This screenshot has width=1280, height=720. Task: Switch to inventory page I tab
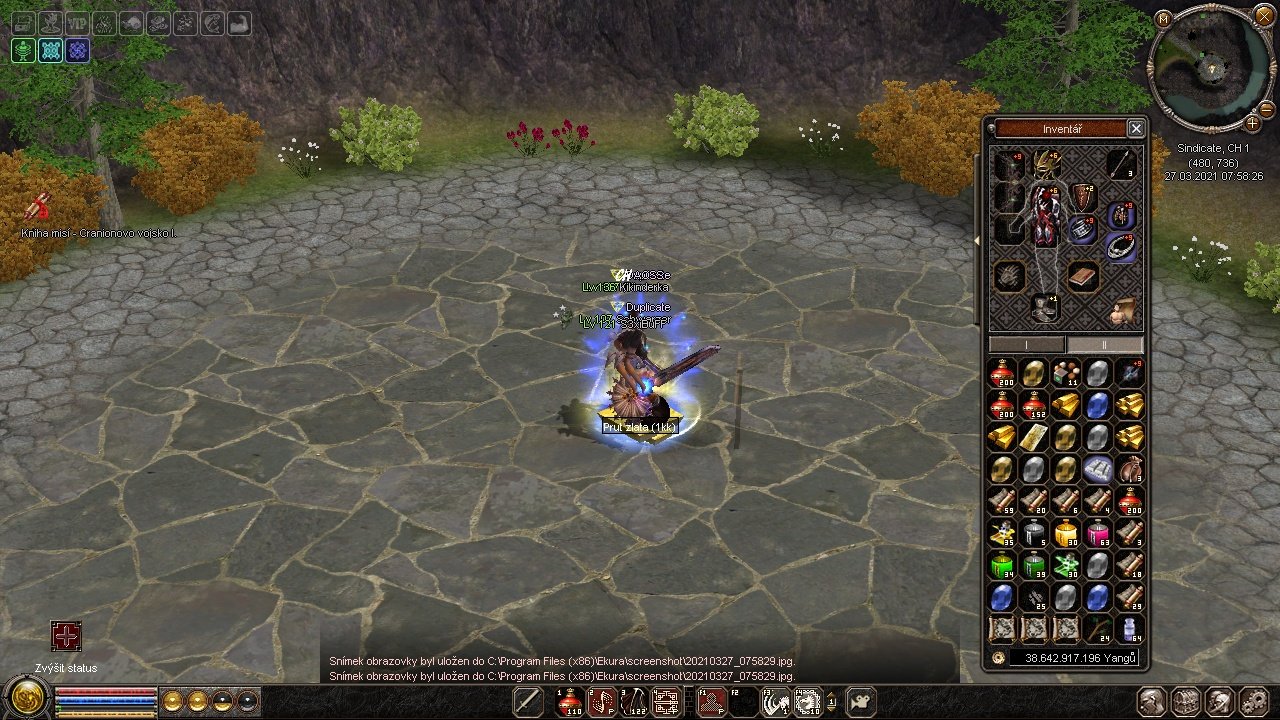tap(1027, 344)
